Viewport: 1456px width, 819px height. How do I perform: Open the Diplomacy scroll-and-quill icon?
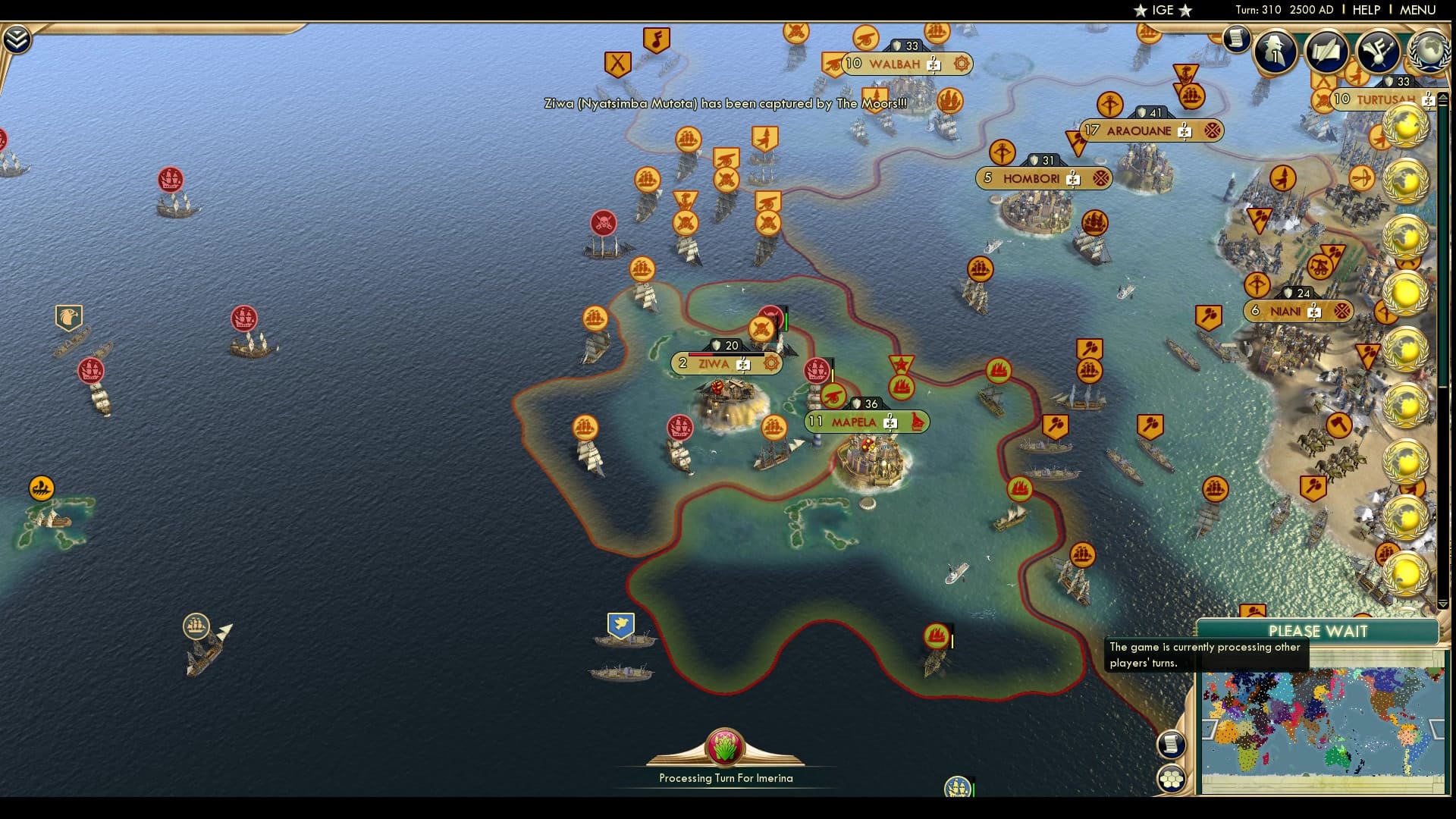[x=1326, y=51]
